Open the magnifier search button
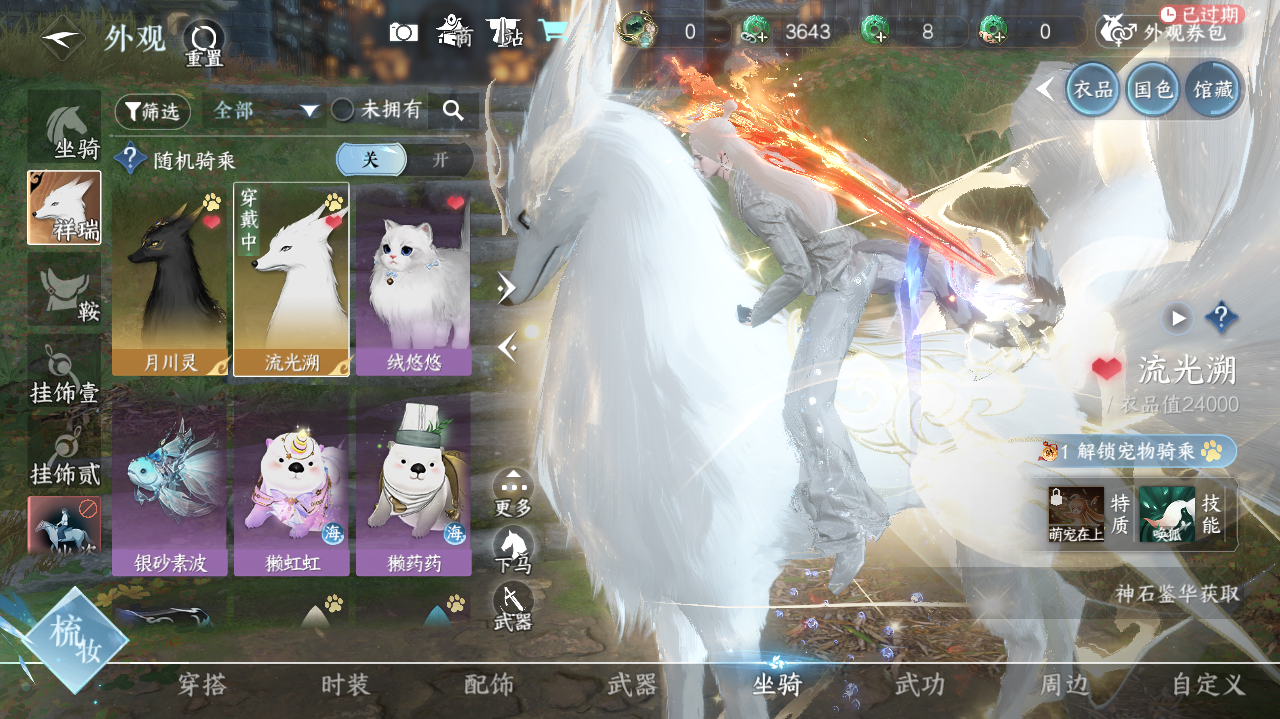The width and height of the screenshot is (1280, 719). tap(453, 111)
